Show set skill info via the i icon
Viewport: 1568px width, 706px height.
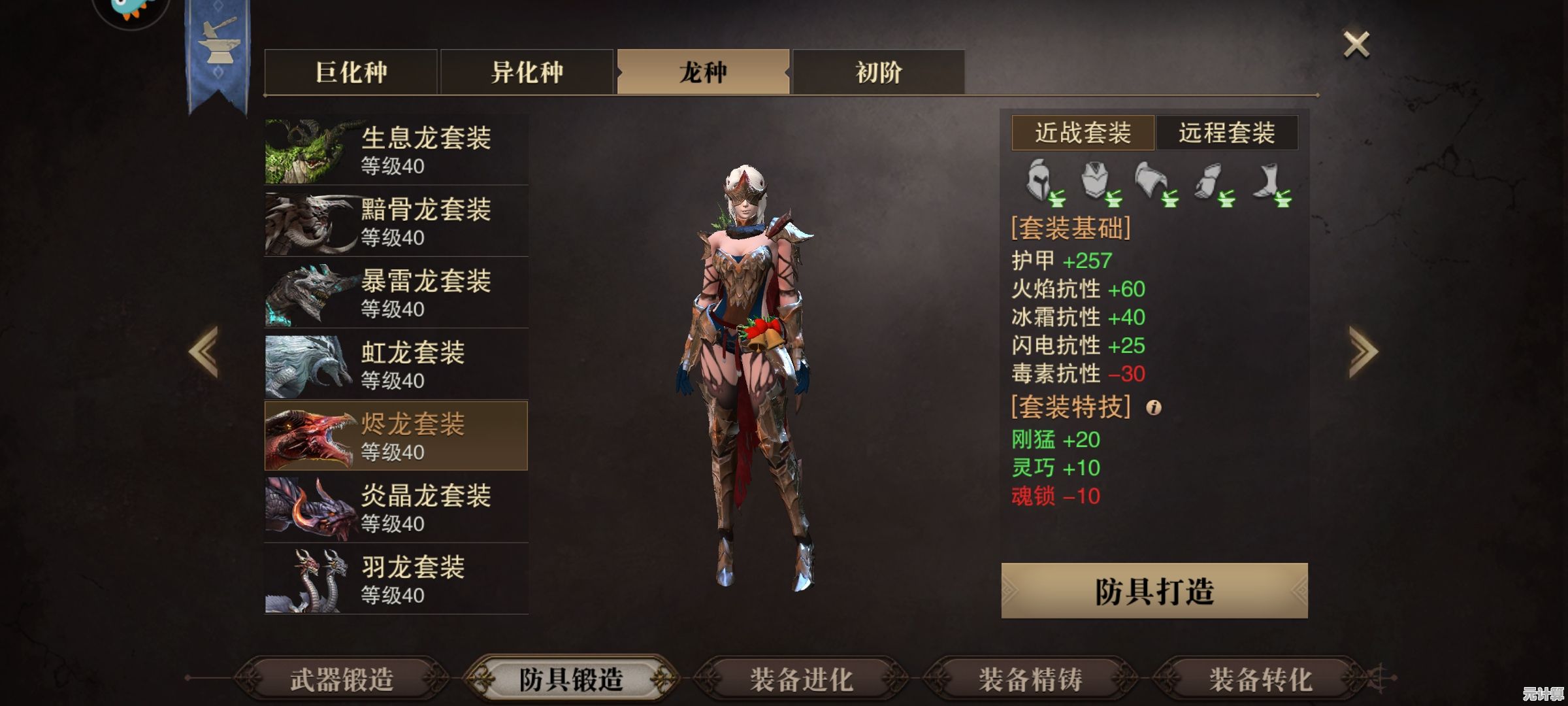click(1154, 408)
